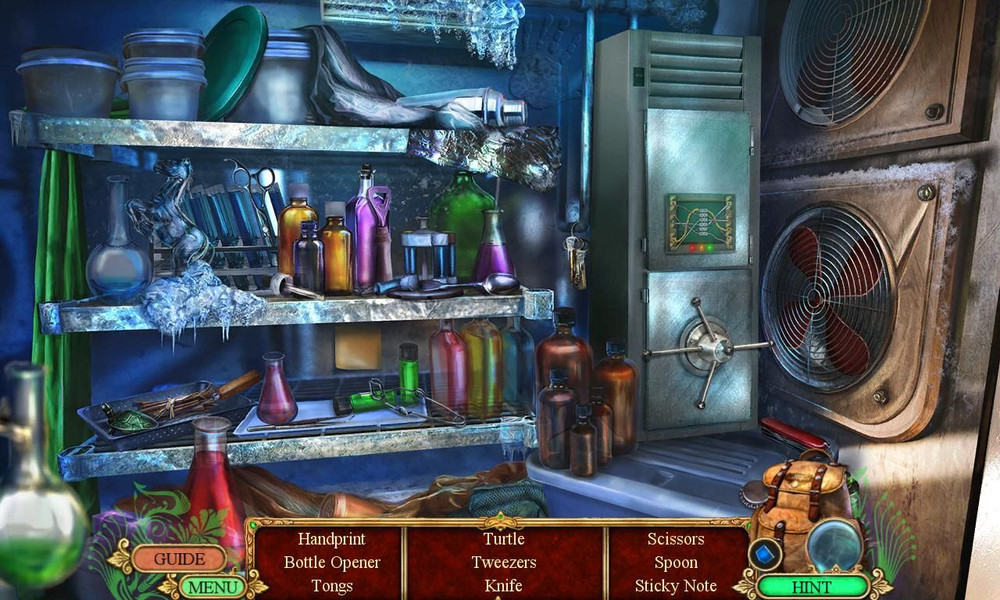Use the green HINT button
1000x600 pixels.
pyautogui.click(x=811, y=586)
